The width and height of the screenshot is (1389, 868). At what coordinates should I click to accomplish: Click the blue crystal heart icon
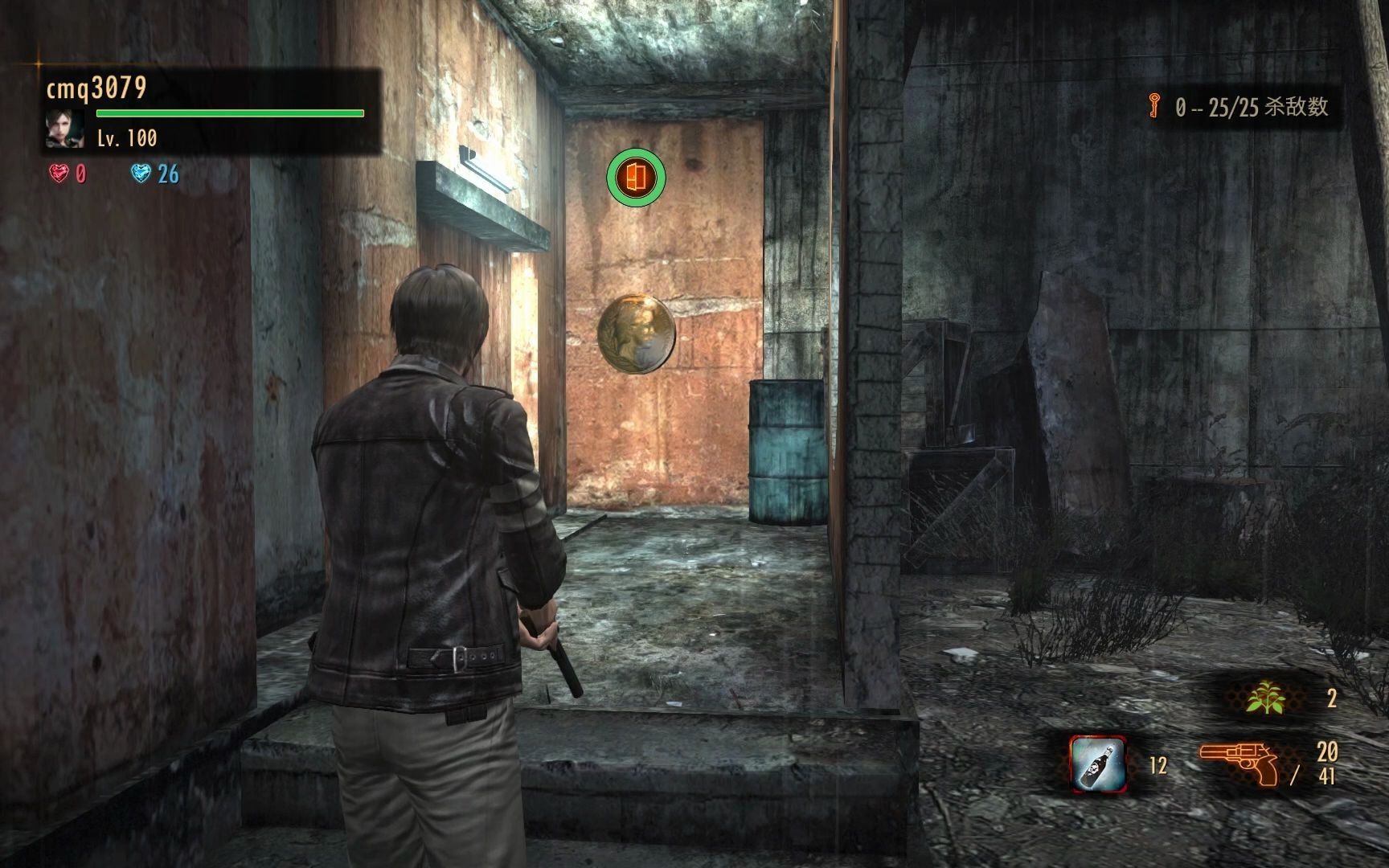141,173
